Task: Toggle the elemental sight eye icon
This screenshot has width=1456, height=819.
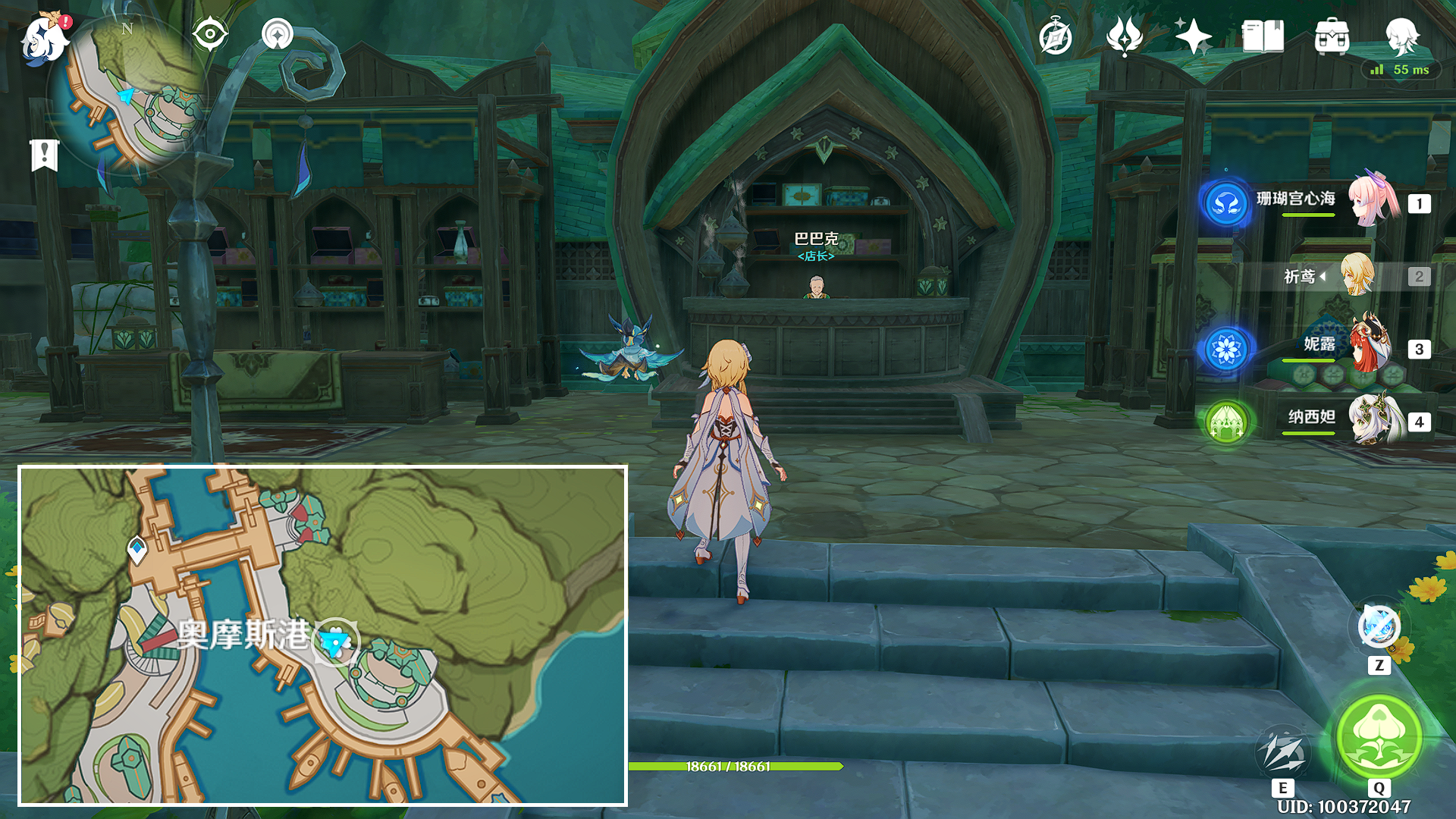Action: pyautogui.click(x=210, y=34)
